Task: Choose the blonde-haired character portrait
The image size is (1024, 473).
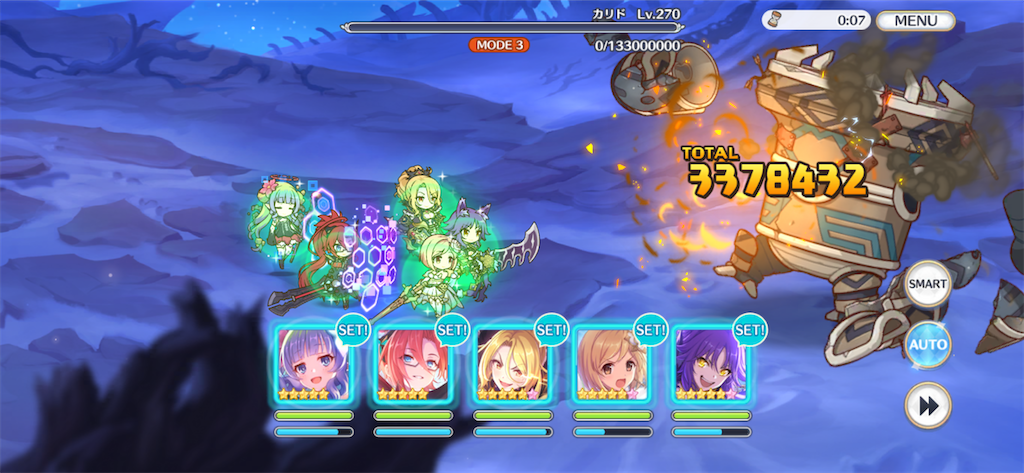Action: point(511,363)
